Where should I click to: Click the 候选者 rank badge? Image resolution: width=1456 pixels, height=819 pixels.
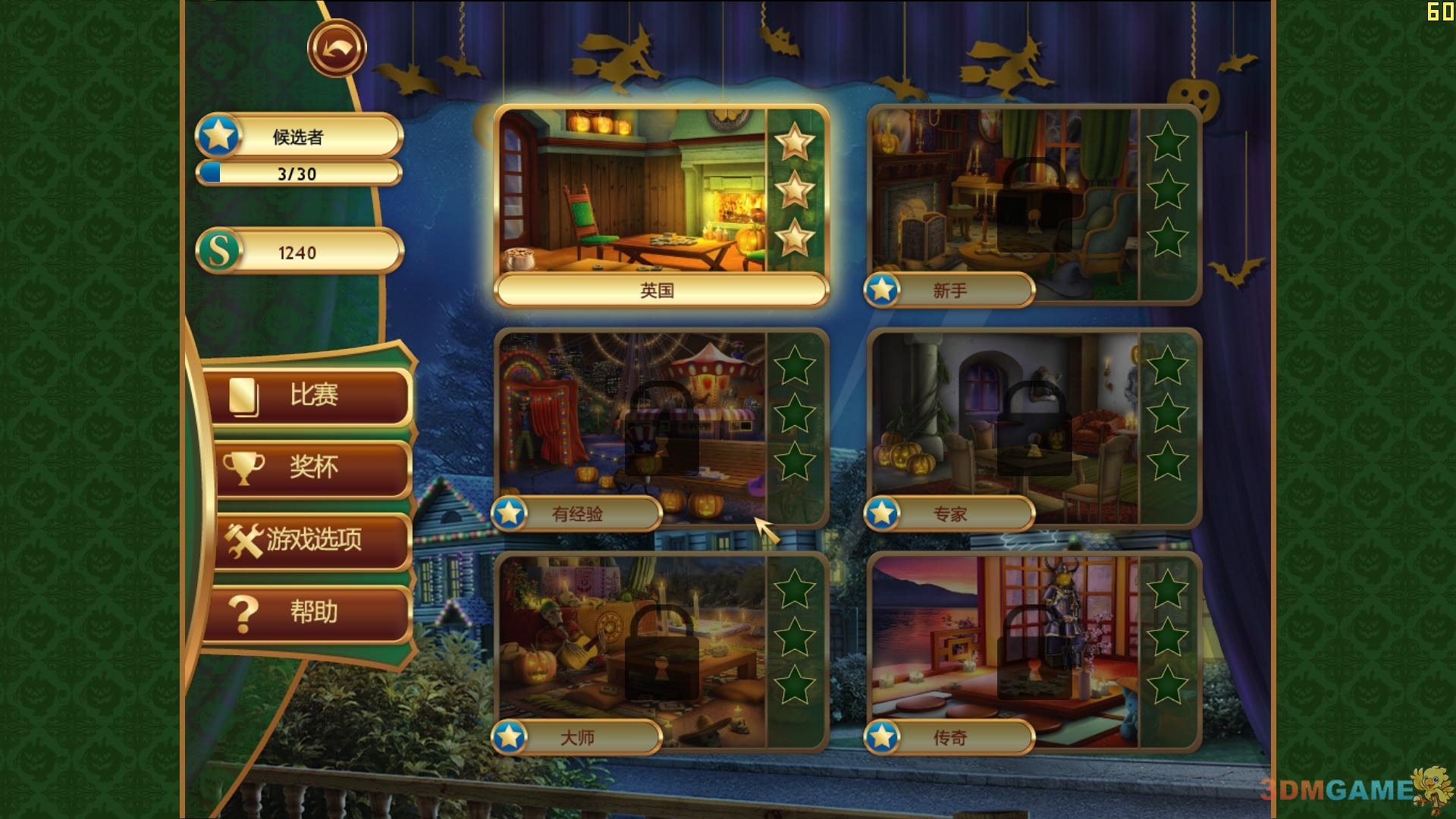pyautogui.click(x=299, y=136)
